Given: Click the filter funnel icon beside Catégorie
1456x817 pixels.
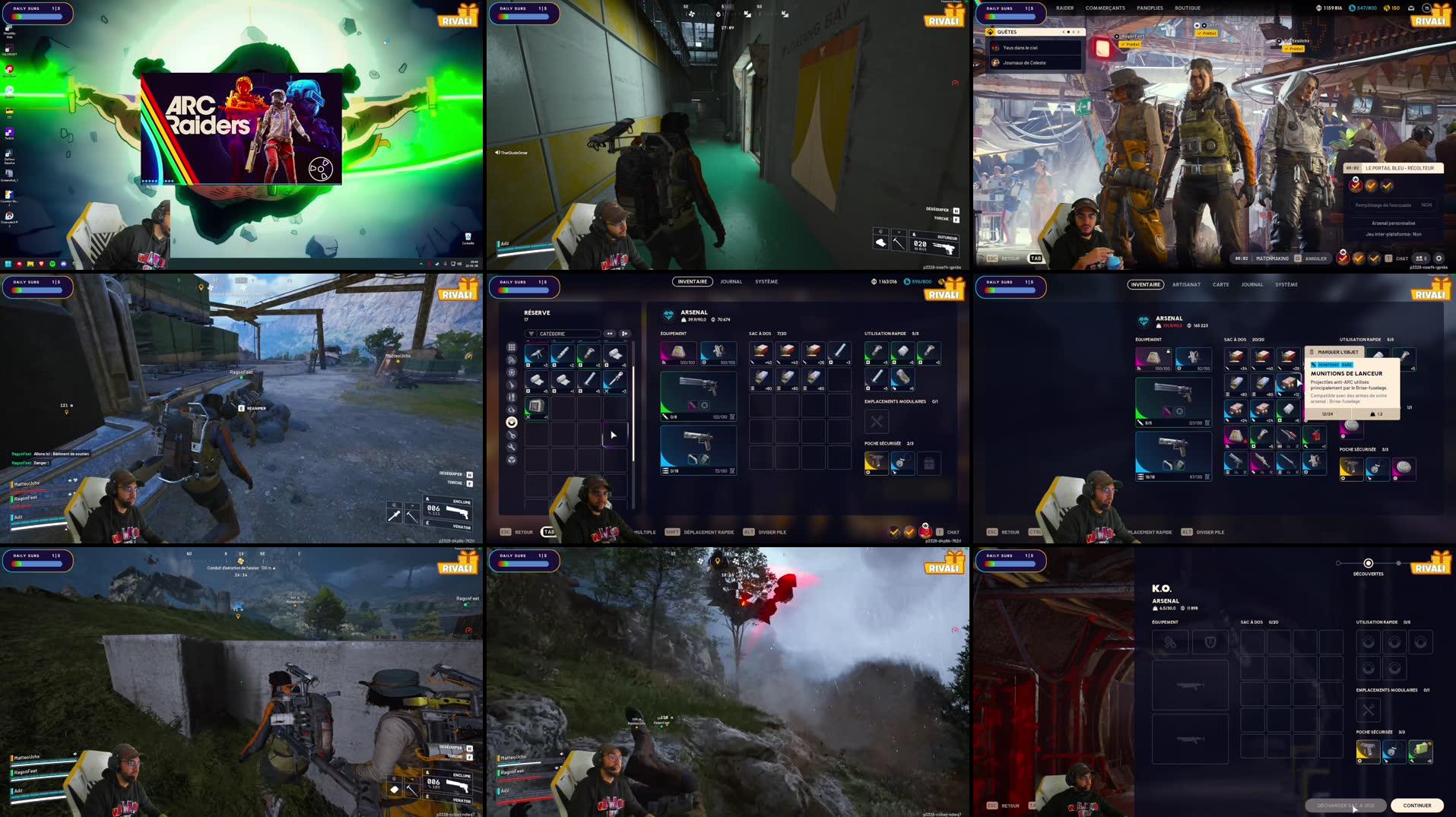Looking at the screenshot, I should (531, 334).
